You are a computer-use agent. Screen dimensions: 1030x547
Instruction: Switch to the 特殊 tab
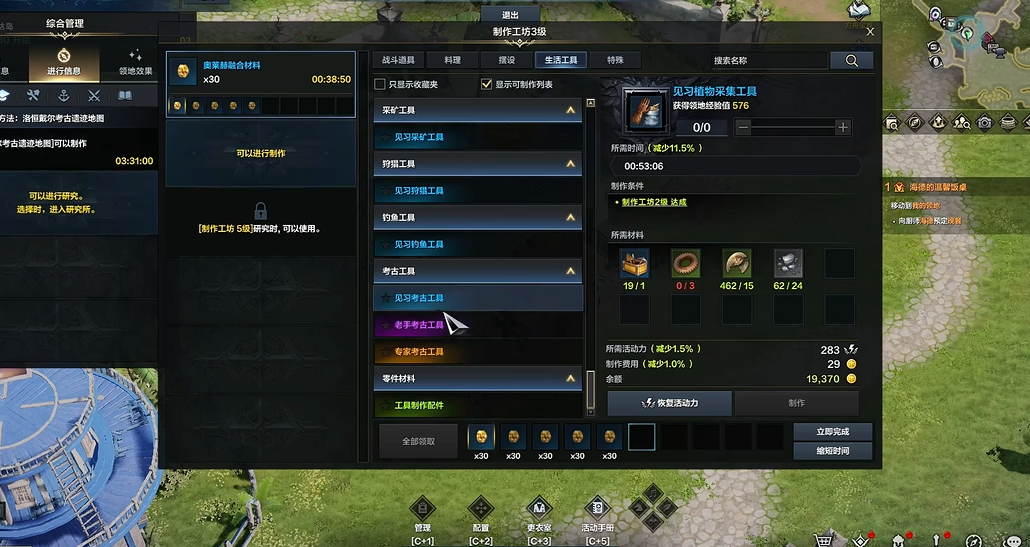(x=614, y=60)
